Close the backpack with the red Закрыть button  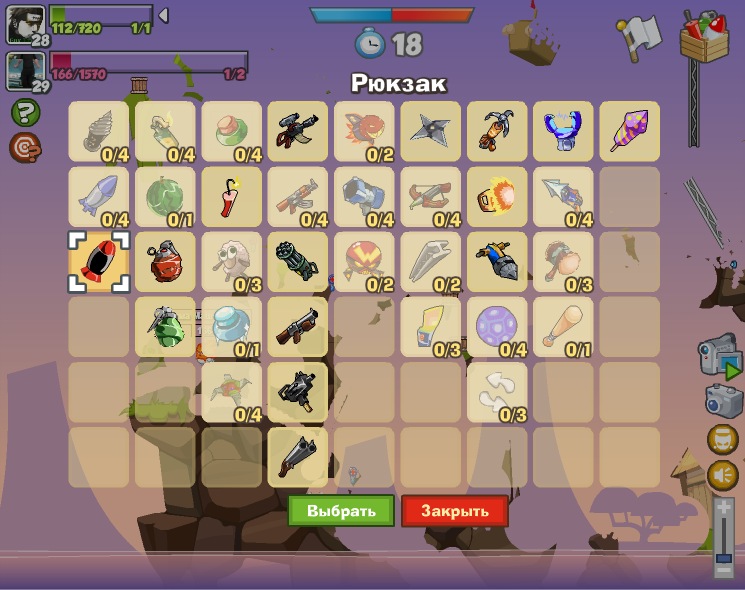coord(454,511)
